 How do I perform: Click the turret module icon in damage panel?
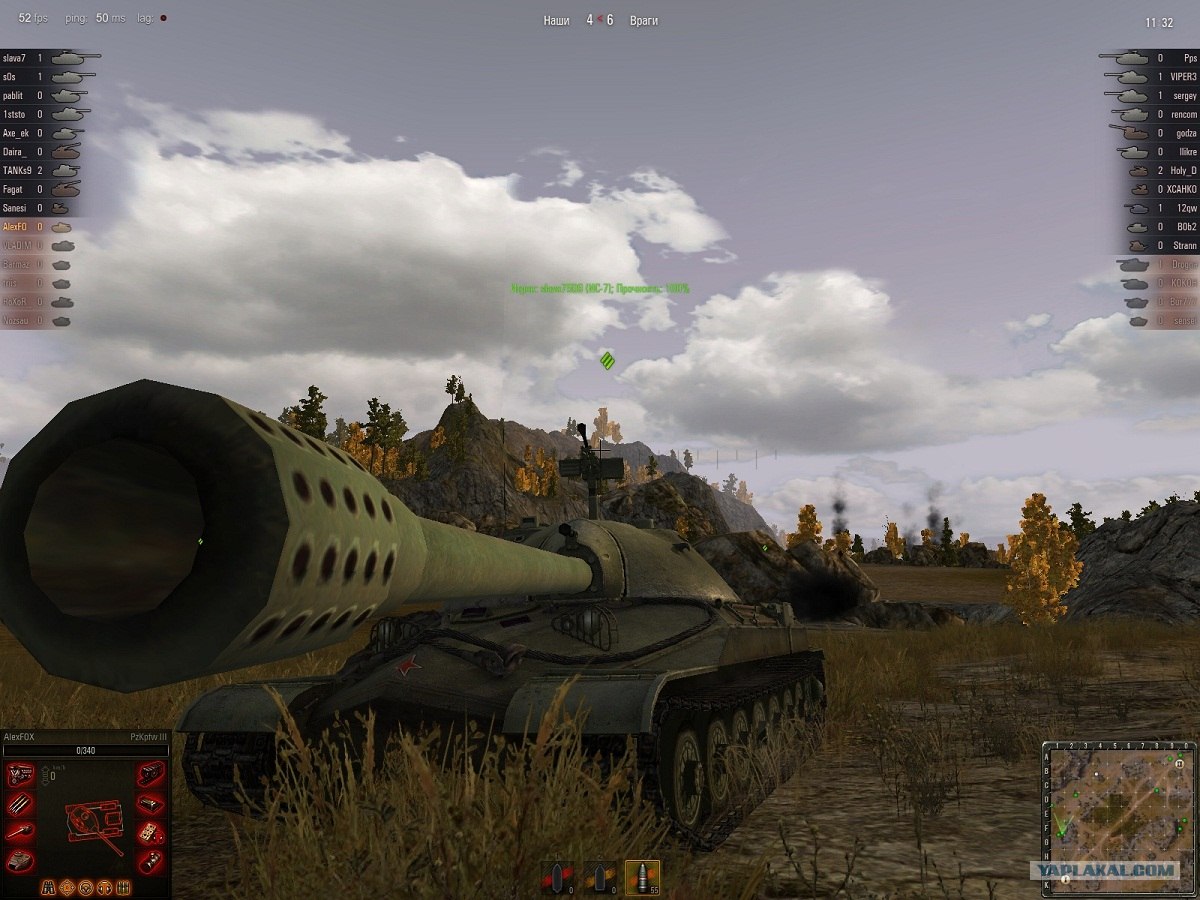pyautogui.click(x=21, y=860)
